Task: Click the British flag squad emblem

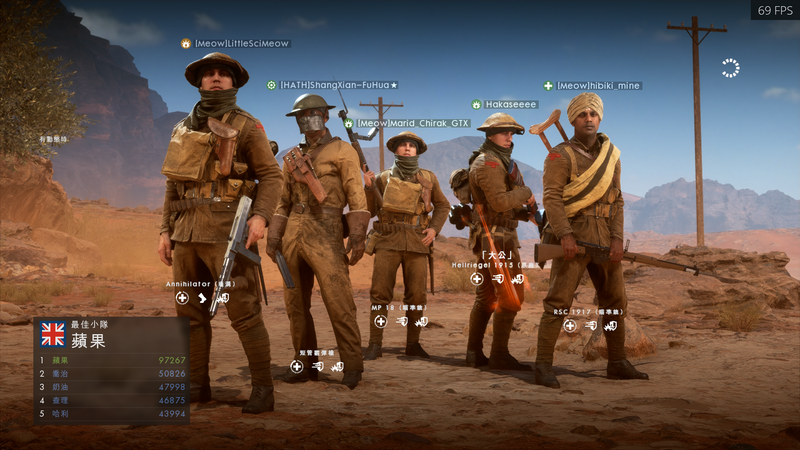Action: click(52, 334)
